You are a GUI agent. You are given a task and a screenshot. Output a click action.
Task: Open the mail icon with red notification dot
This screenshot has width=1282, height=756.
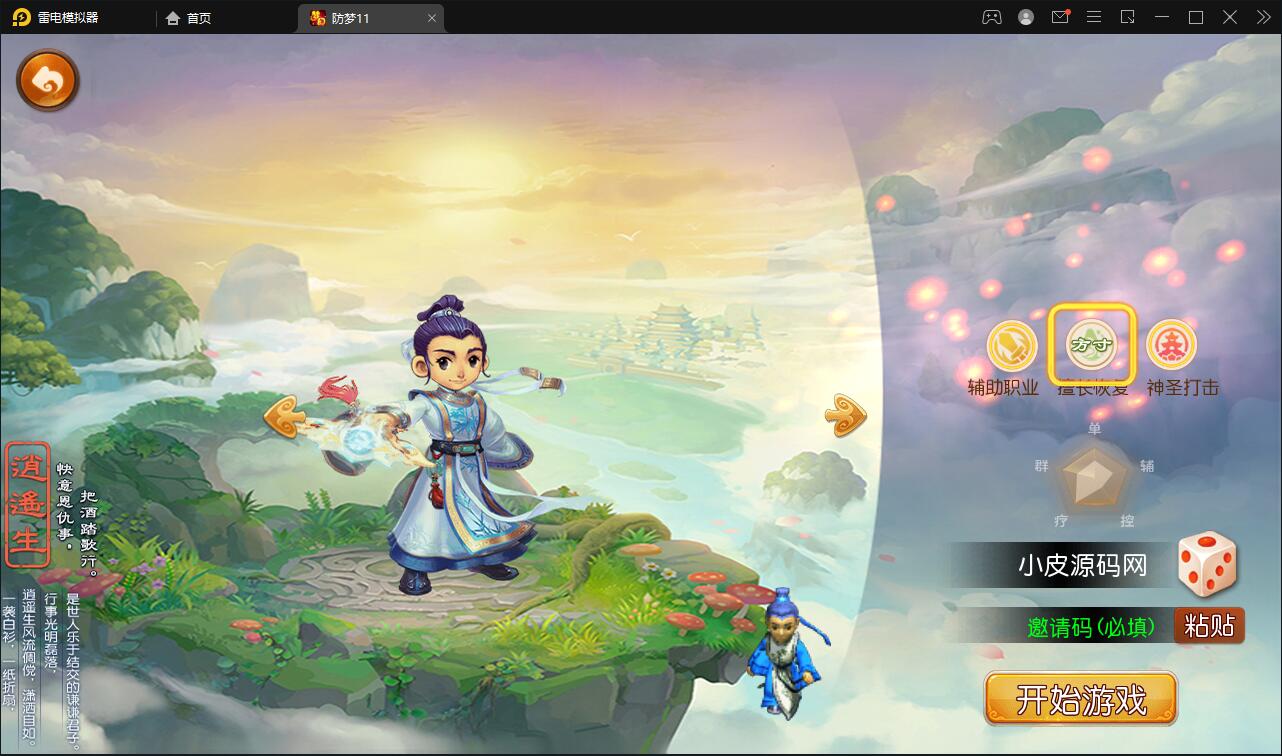point(1060,17)
